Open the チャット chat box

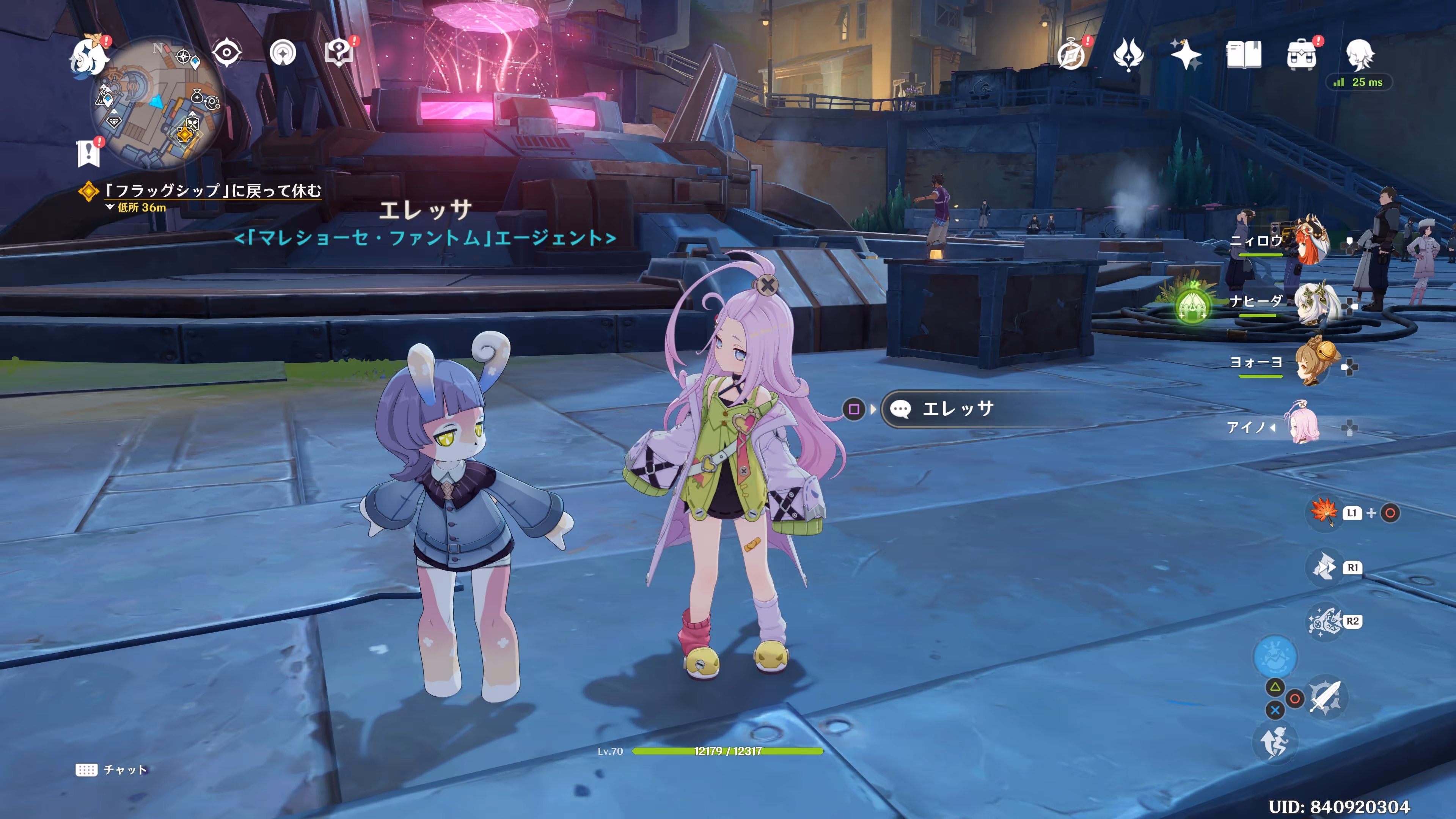click(x=112, y=770)
